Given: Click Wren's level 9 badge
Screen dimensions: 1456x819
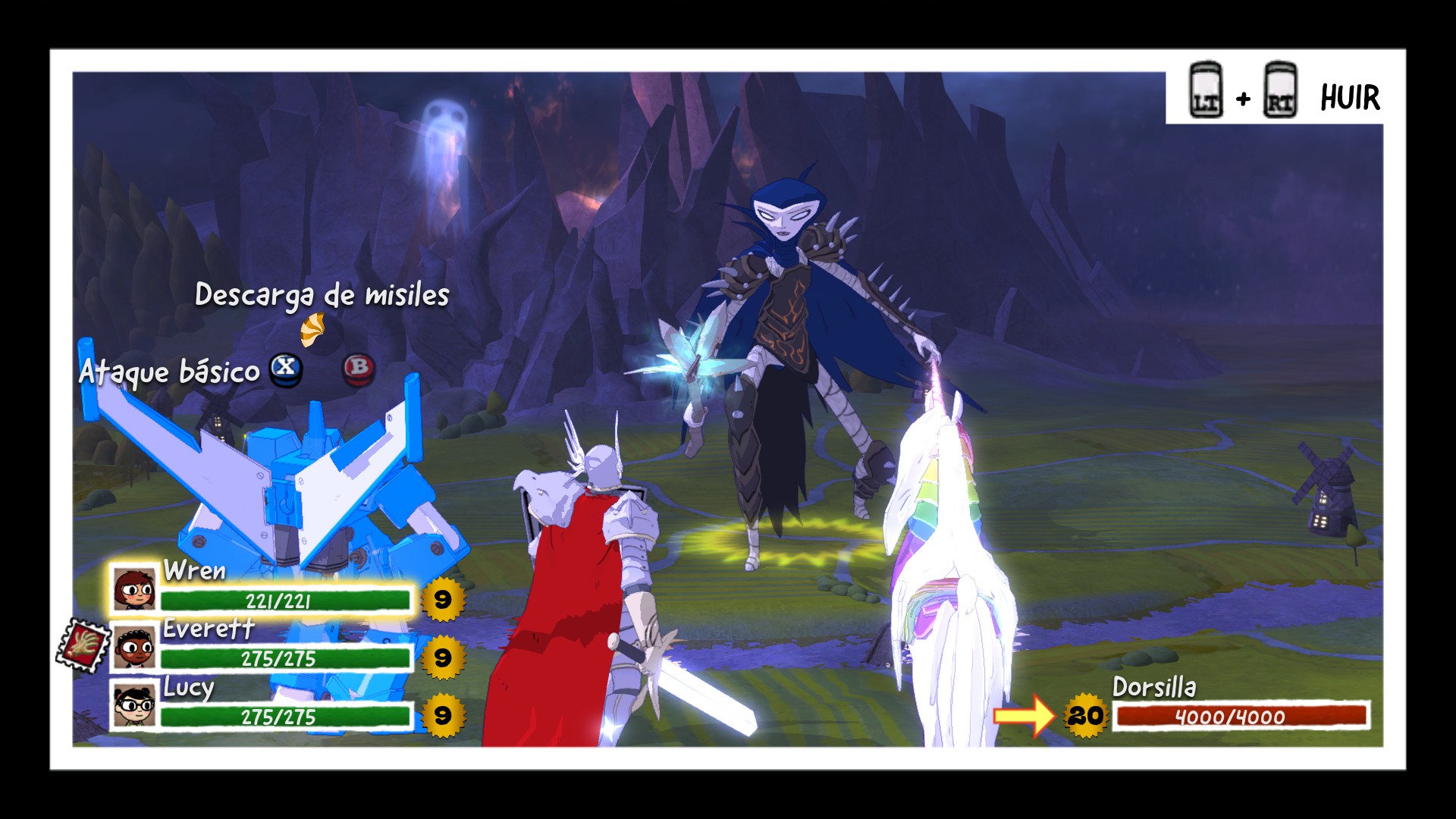Looking at the screenshot, I should tap(442, 599).
